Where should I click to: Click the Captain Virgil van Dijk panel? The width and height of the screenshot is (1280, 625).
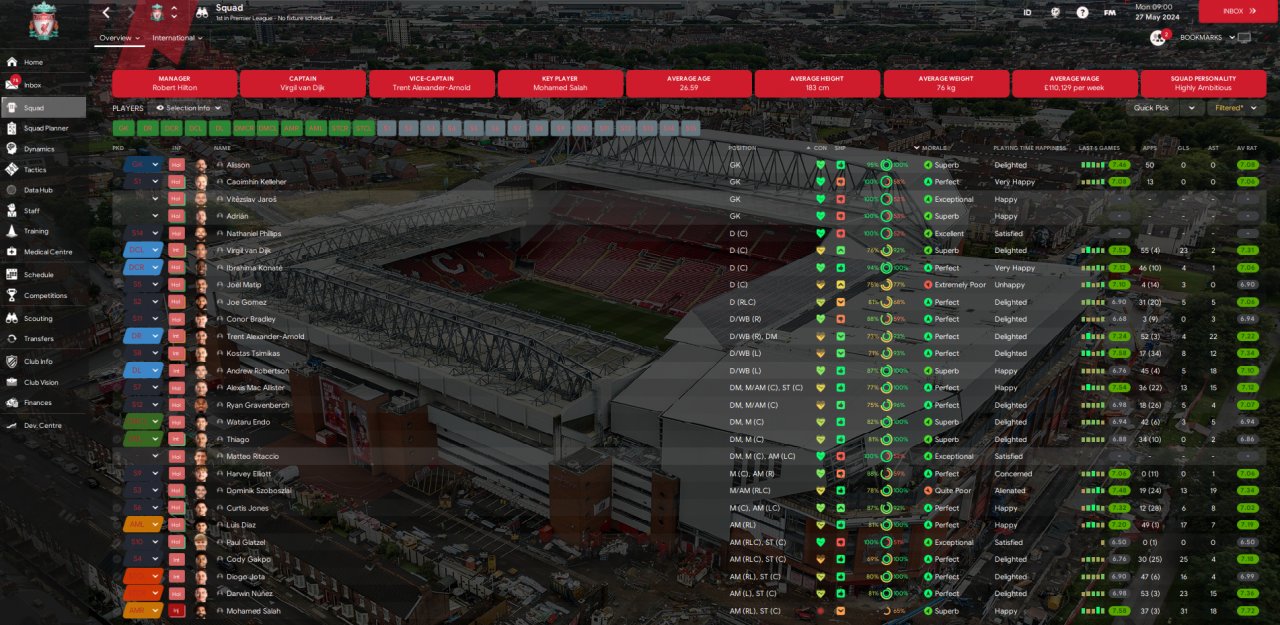303,83
